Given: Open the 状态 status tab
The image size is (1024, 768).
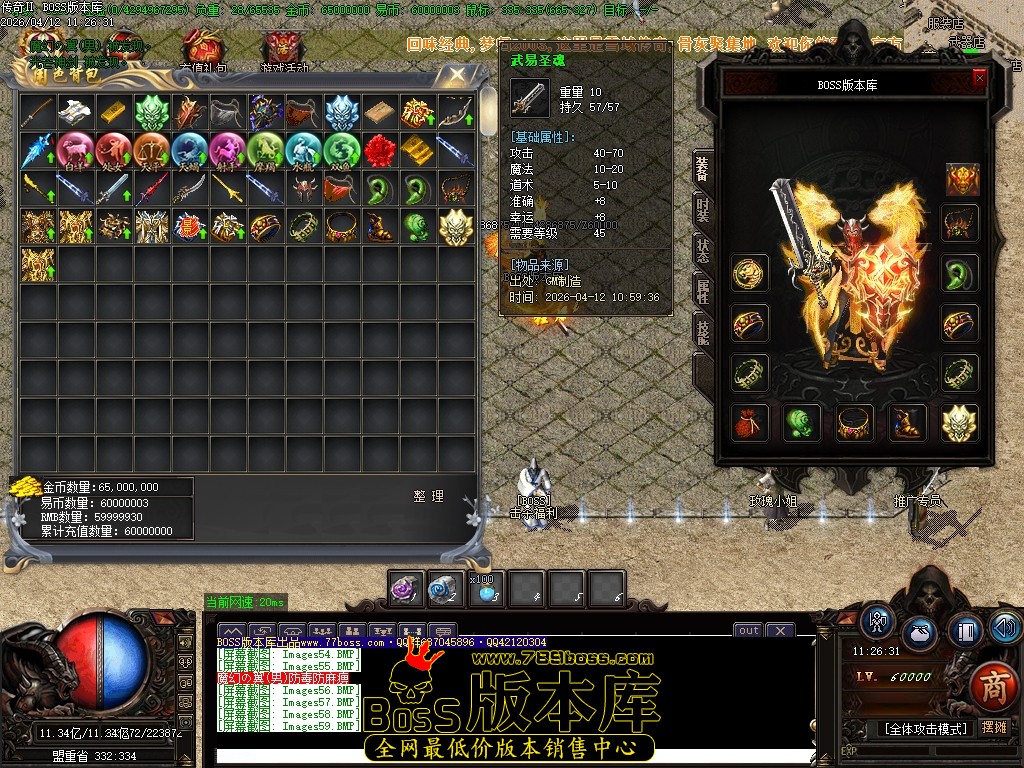Looking at the screenshot, I should 703,250.
